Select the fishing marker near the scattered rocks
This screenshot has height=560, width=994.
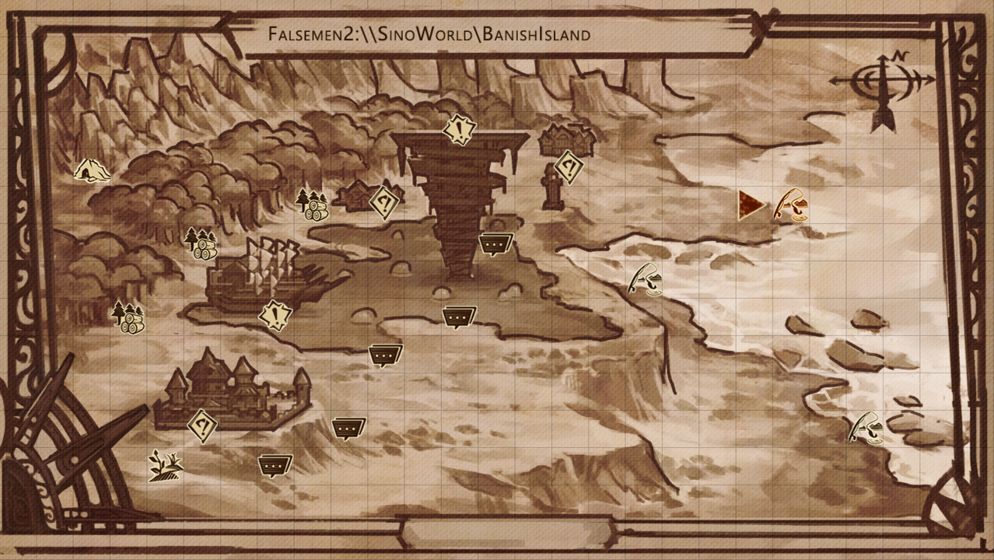click(x=864, y=427)
